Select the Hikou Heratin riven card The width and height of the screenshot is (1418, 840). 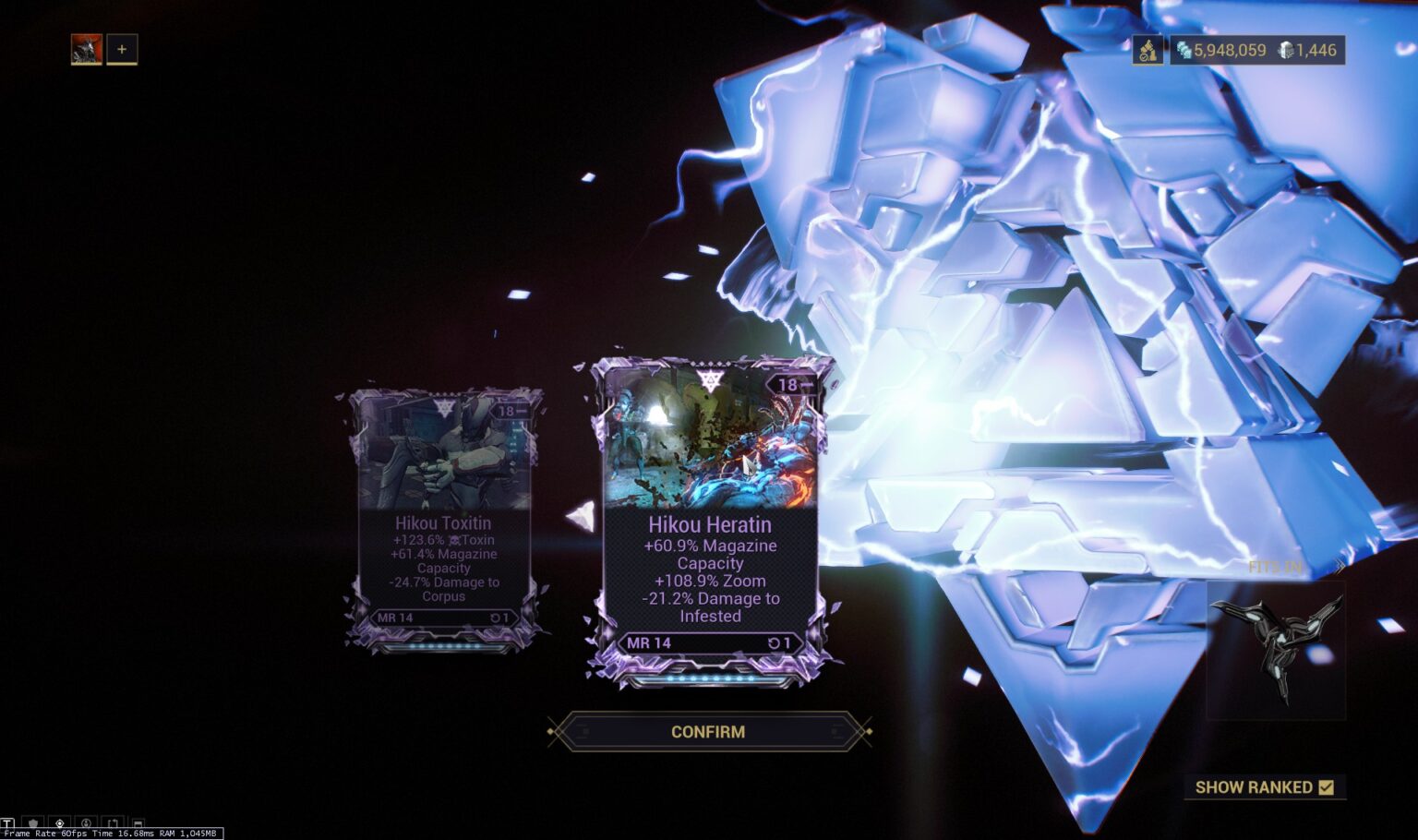709,526
